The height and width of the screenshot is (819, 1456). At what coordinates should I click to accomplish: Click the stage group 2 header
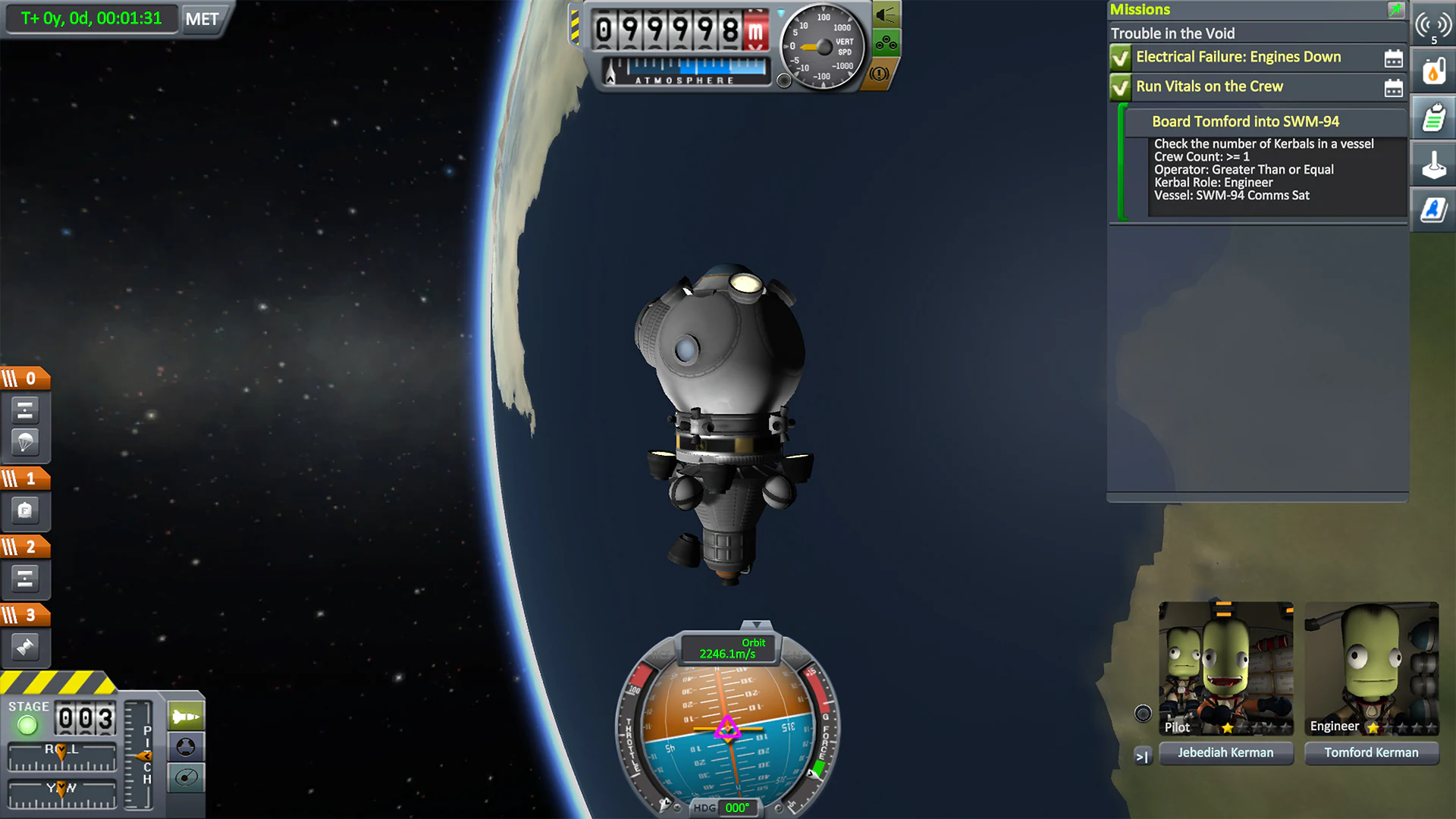click(27, 545)
